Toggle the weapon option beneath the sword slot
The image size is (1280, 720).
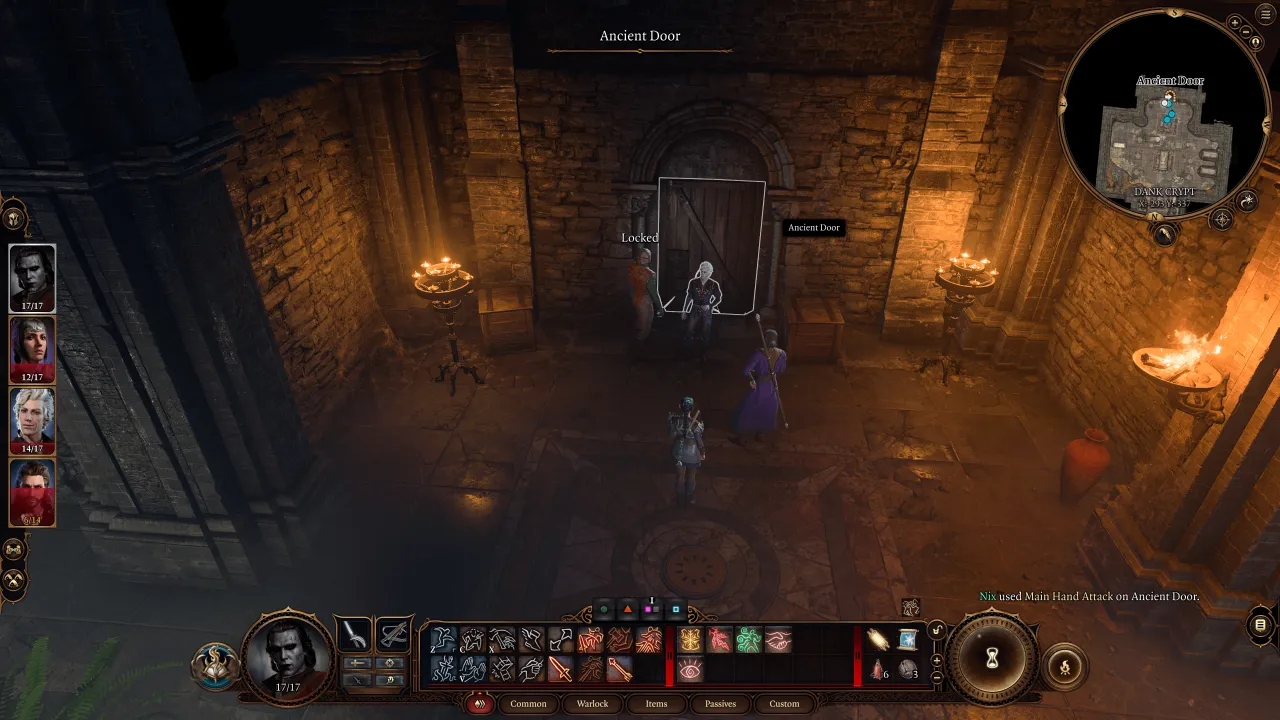tap(357, 662)
